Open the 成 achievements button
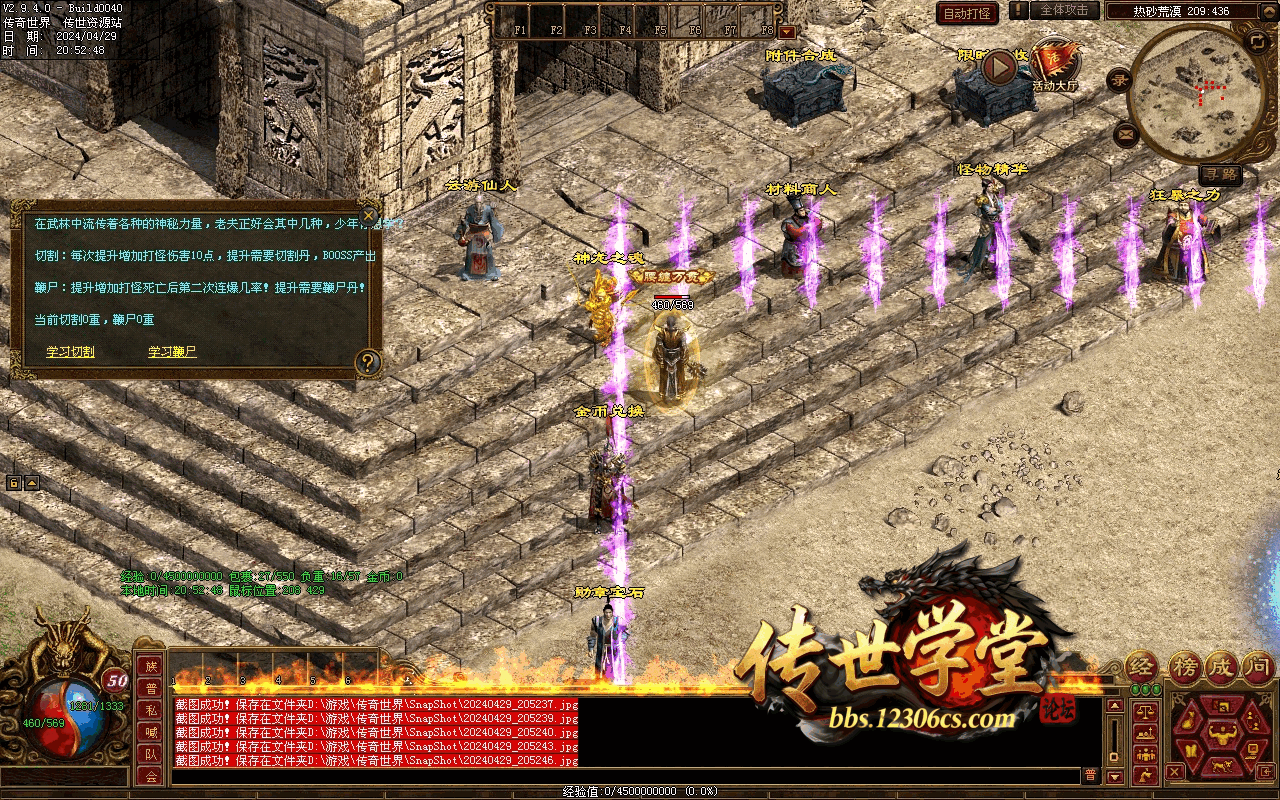 click(x=1222, y=667)
